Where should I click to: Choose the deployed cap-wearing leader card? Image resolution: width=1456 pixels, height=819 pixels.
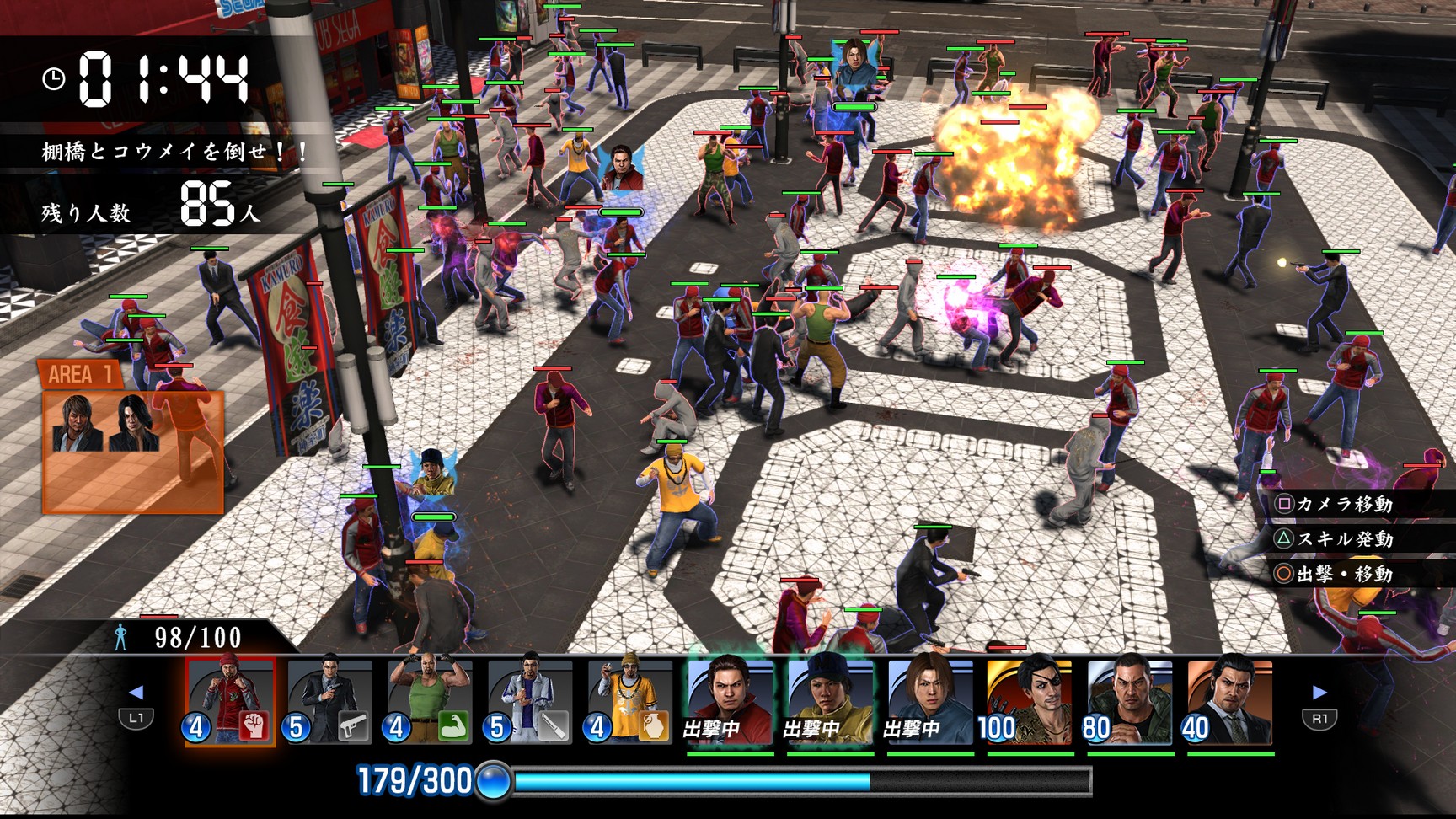click(x=830, y=701)
